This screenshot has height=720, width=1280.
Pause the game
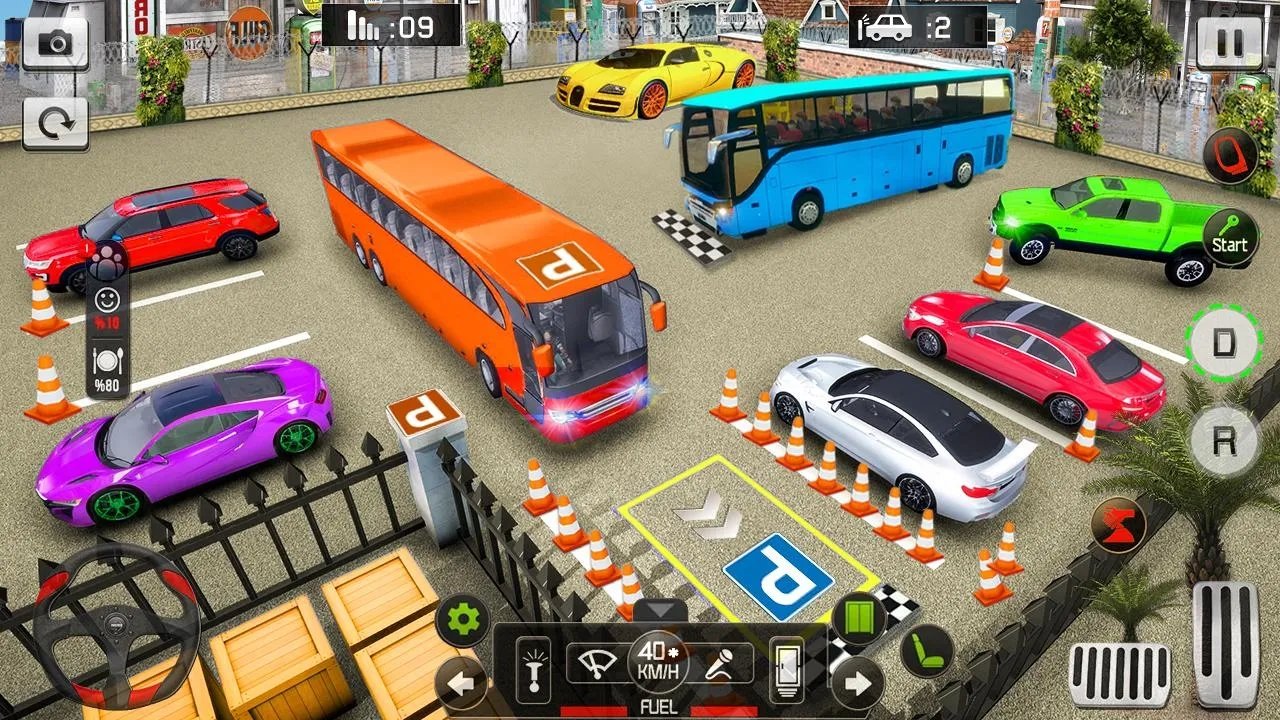[x=1229, y=43]
